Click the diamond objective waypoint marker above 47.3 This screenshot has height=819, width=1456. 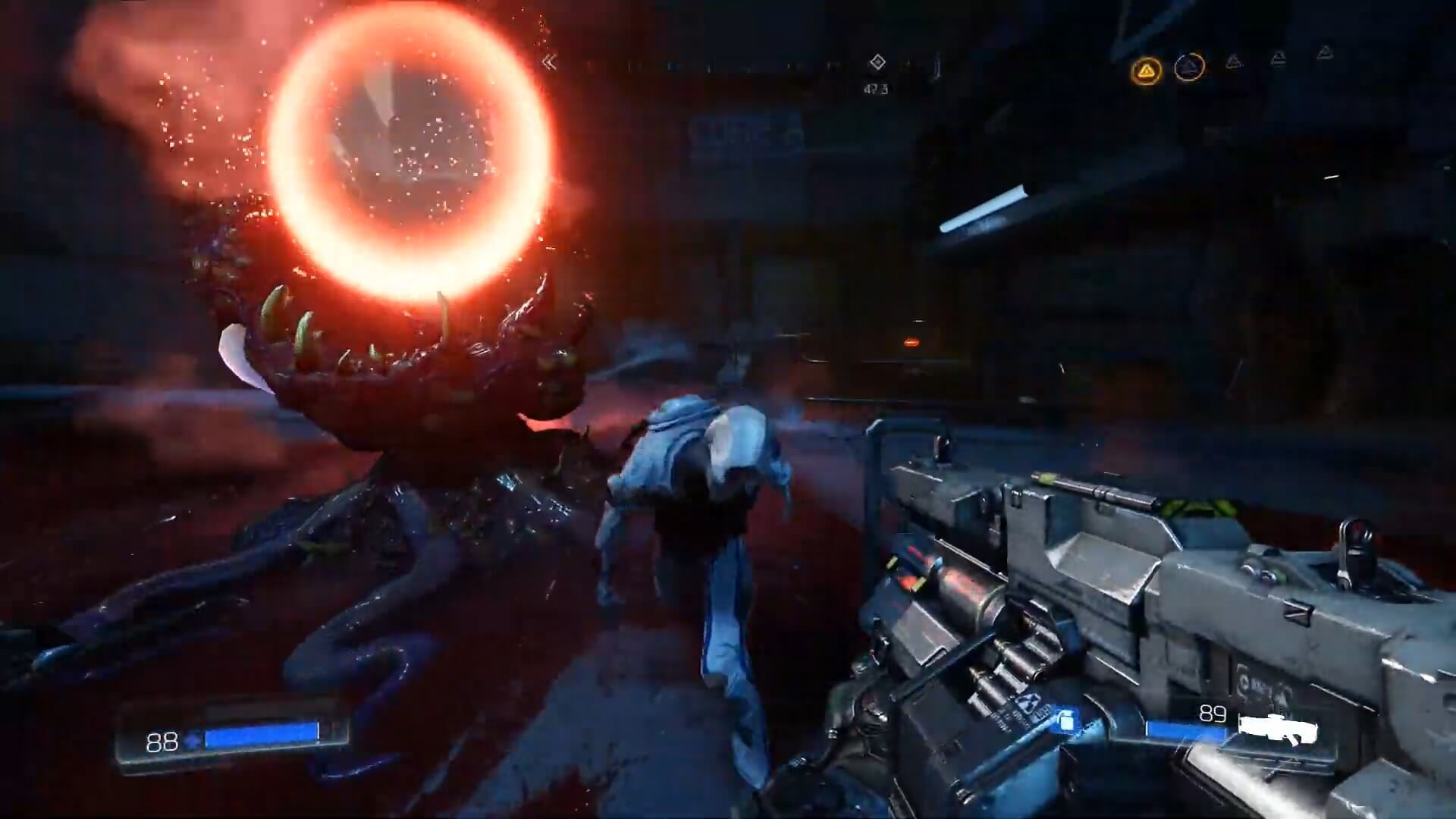[x=876, y=61]
